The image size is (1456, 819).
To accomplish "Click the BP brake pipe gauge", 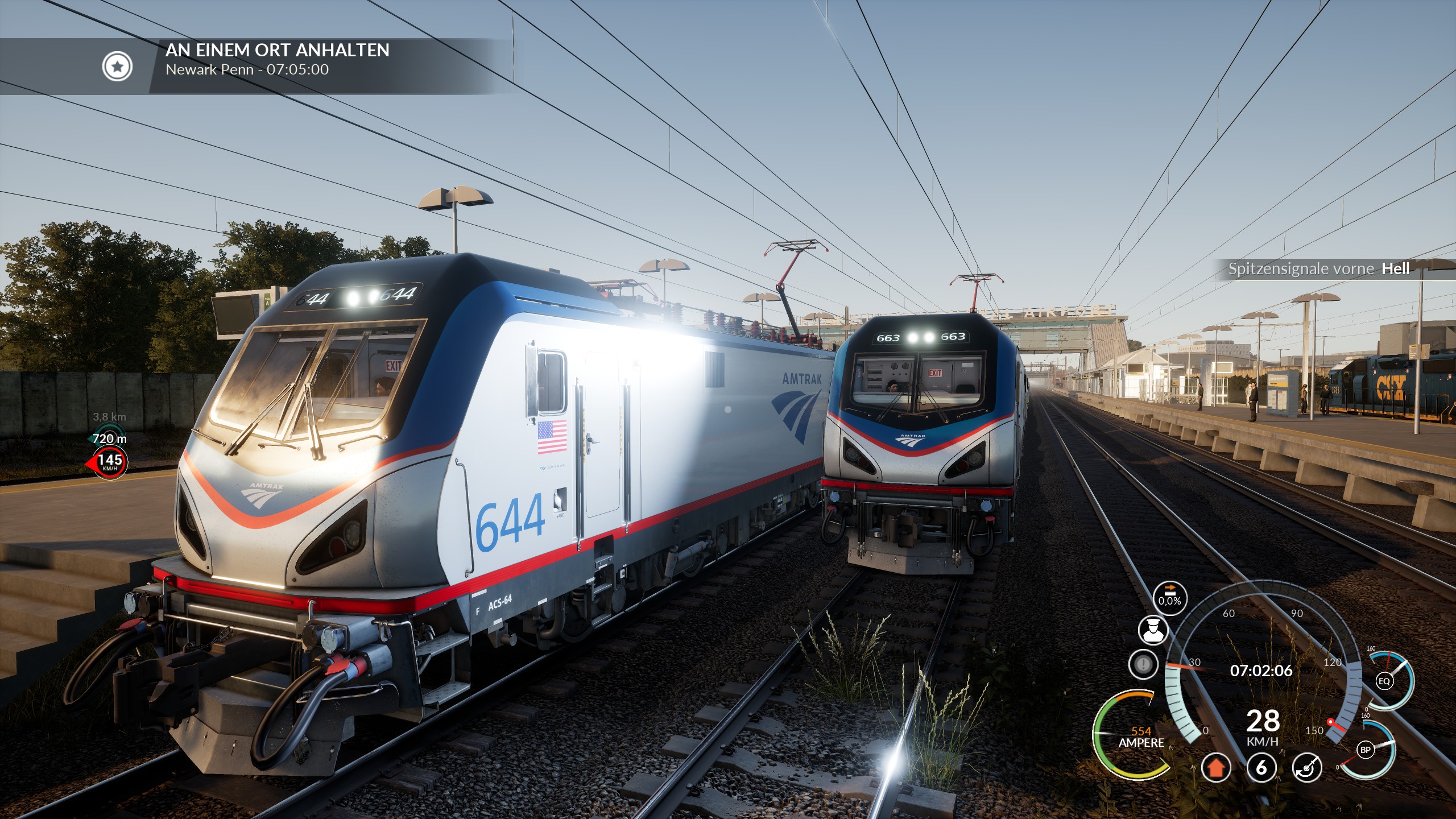I will point(1366,750).
